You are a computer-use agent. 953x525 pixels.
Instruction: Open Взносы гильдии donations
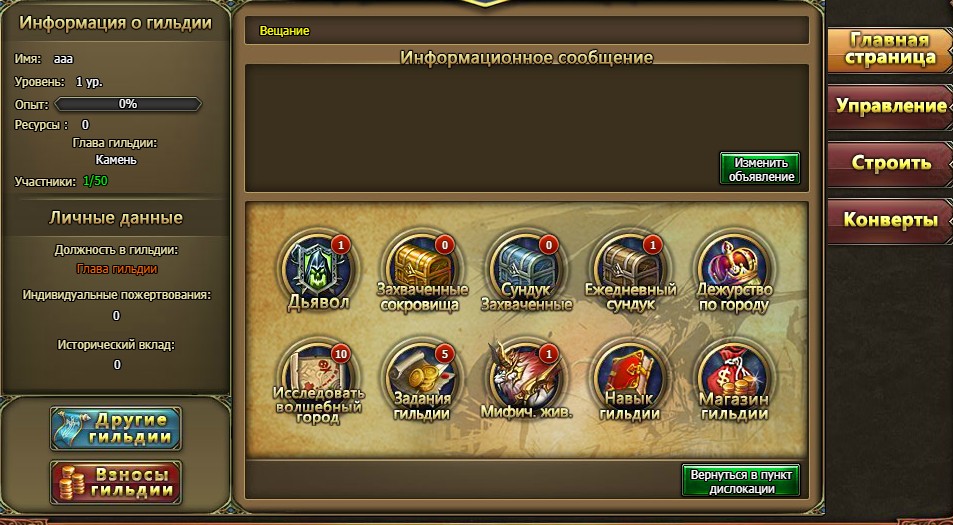click(x=116, y=482)
